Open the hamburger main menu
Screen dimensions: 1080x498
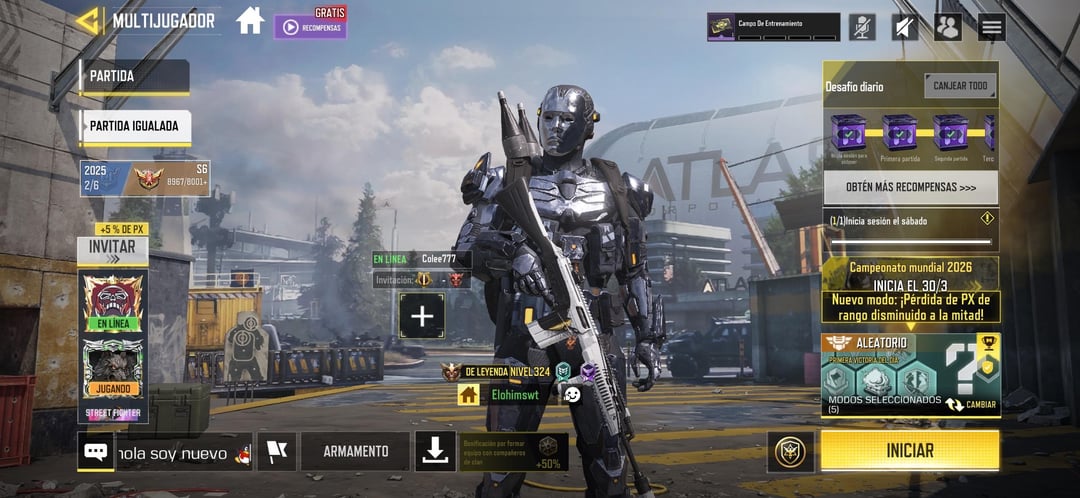[x=991, y=27]
